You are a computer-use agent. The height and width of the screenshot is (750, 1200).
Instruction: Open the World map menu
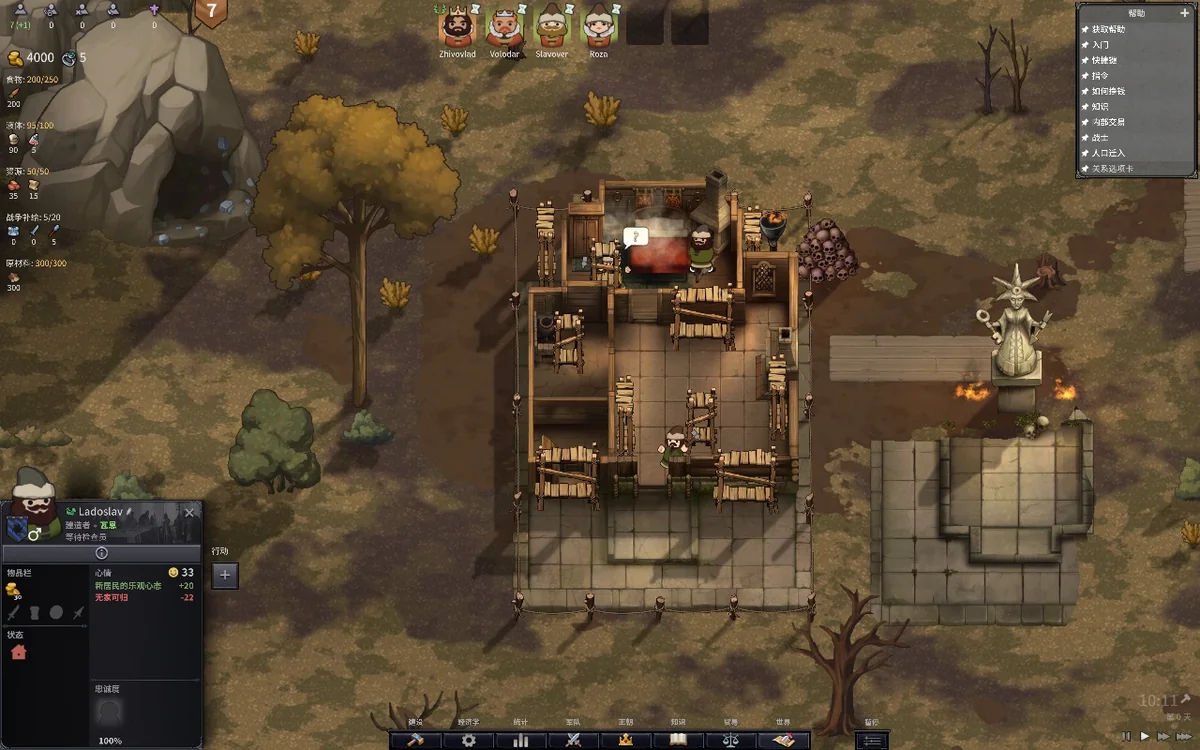783,740
